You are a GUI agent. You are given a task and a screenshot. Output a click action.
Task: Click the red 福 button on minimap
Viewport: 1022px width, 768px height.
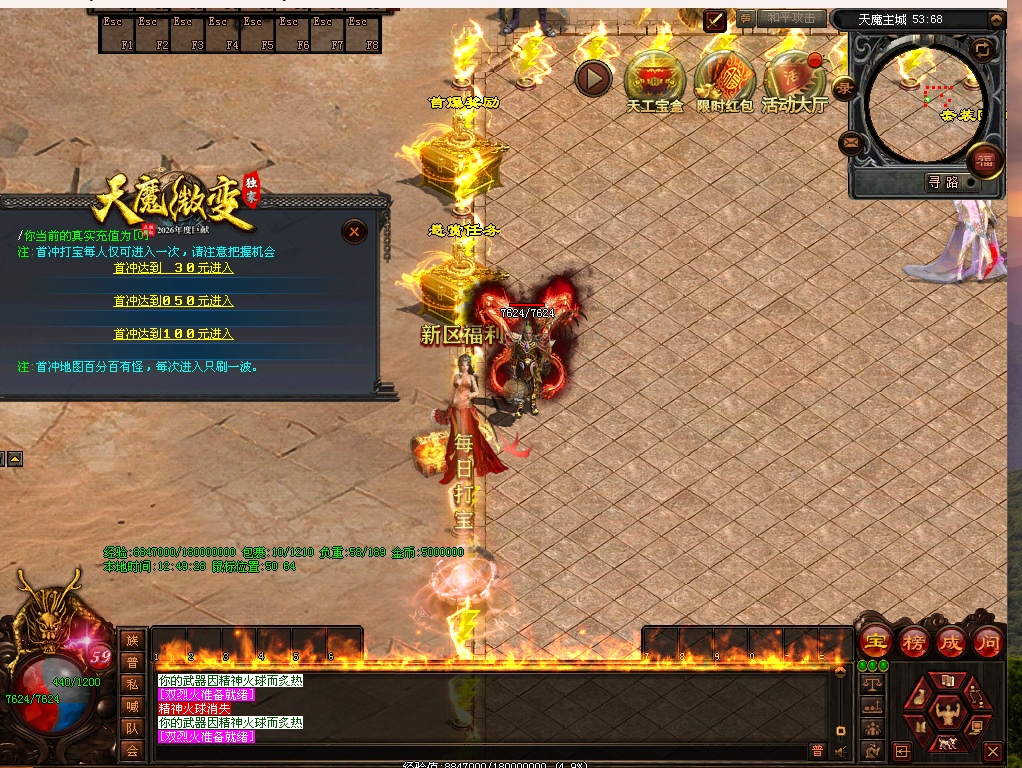(985, 161)
